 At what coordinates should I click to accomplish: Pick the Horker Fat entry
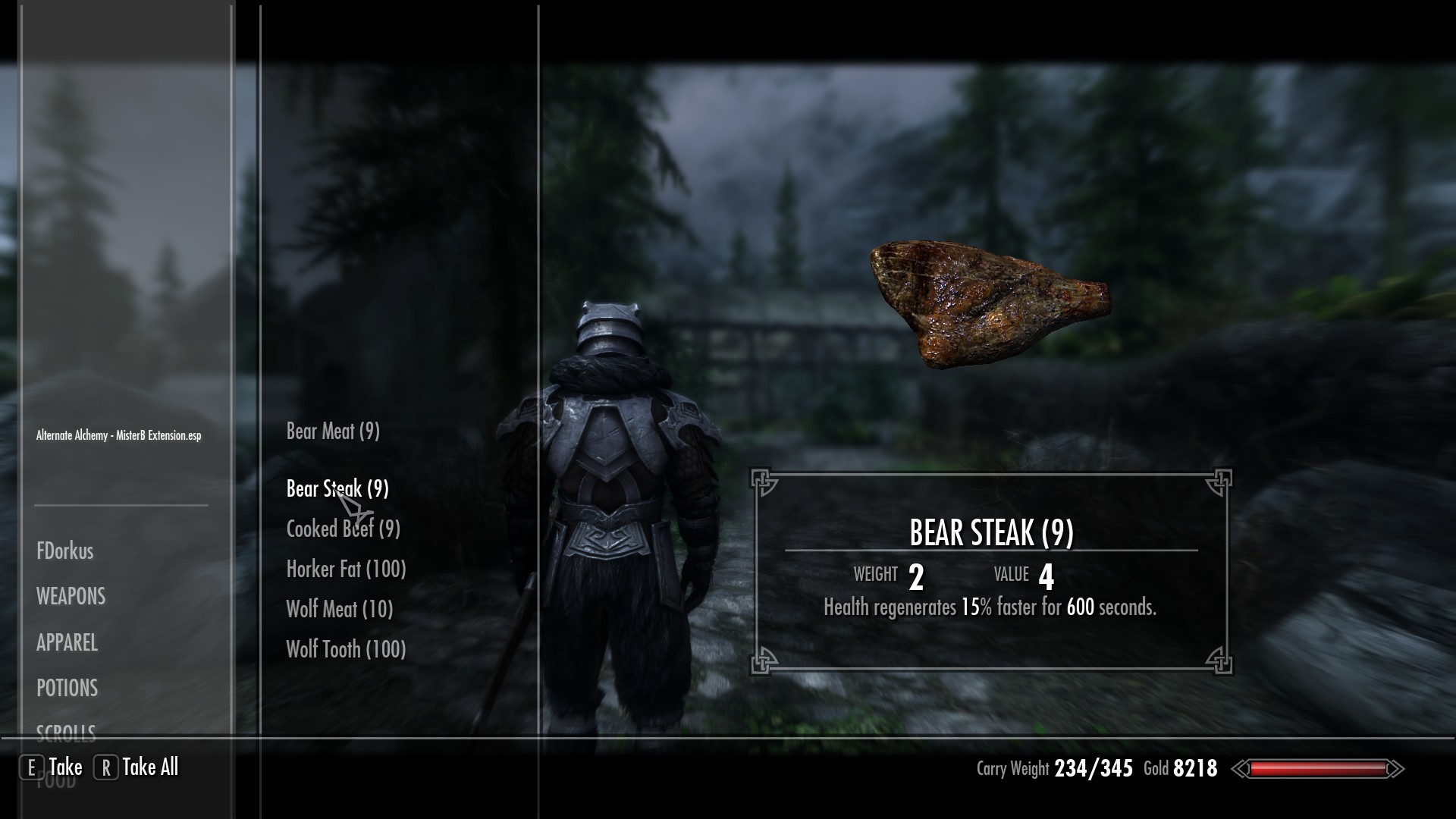346,570
